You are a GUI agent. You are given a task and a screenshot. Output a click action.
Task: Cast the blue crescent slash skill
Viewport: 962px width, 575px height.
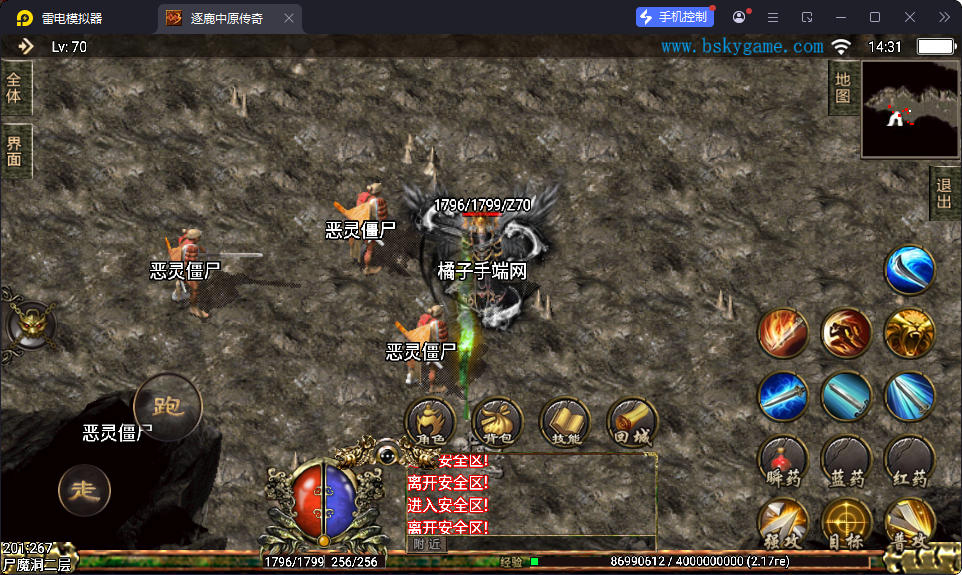pos(909,270)
